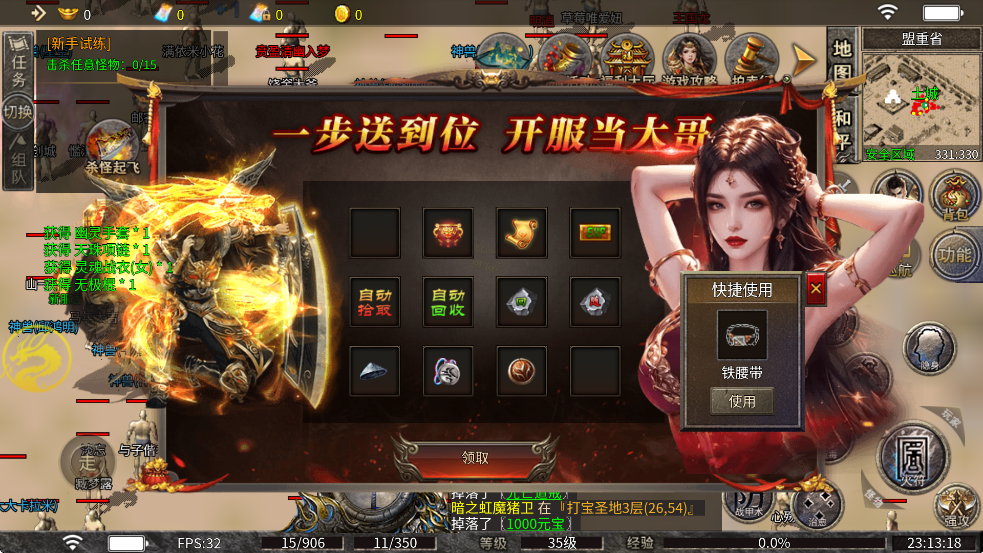
Task: Open the 地图 map tab
Action: [x=842, y=60]
